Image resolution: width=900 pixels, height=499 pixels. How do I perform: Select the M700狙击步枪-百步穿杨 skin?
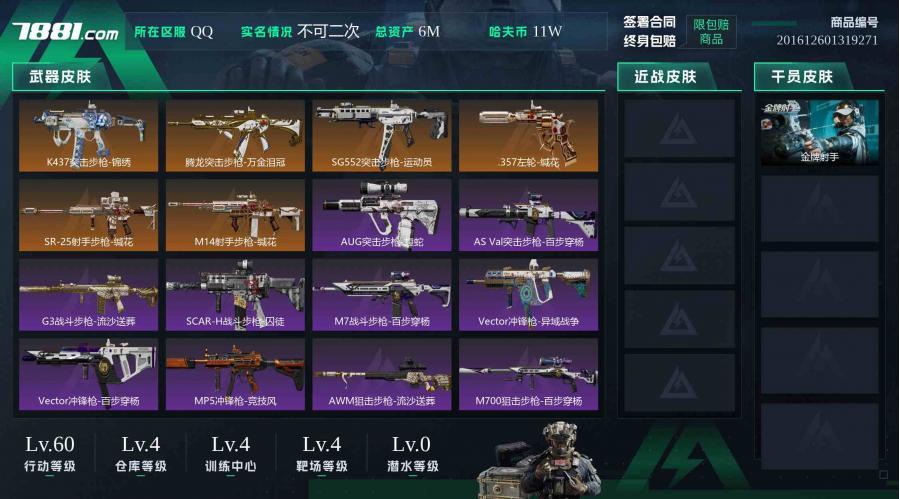(x=529, y=374)
